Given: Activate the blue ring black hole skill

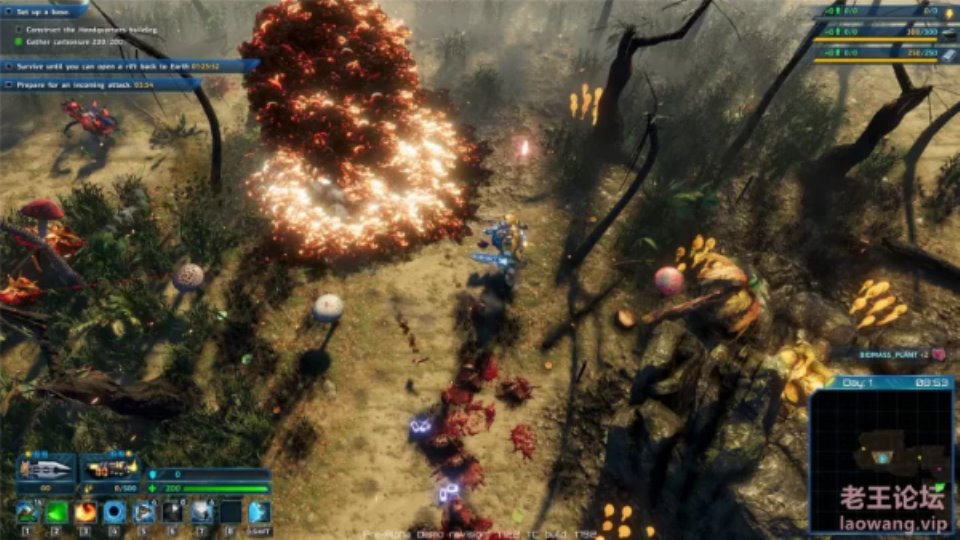Looking at the screenshot, I should (x=115, y=511).
